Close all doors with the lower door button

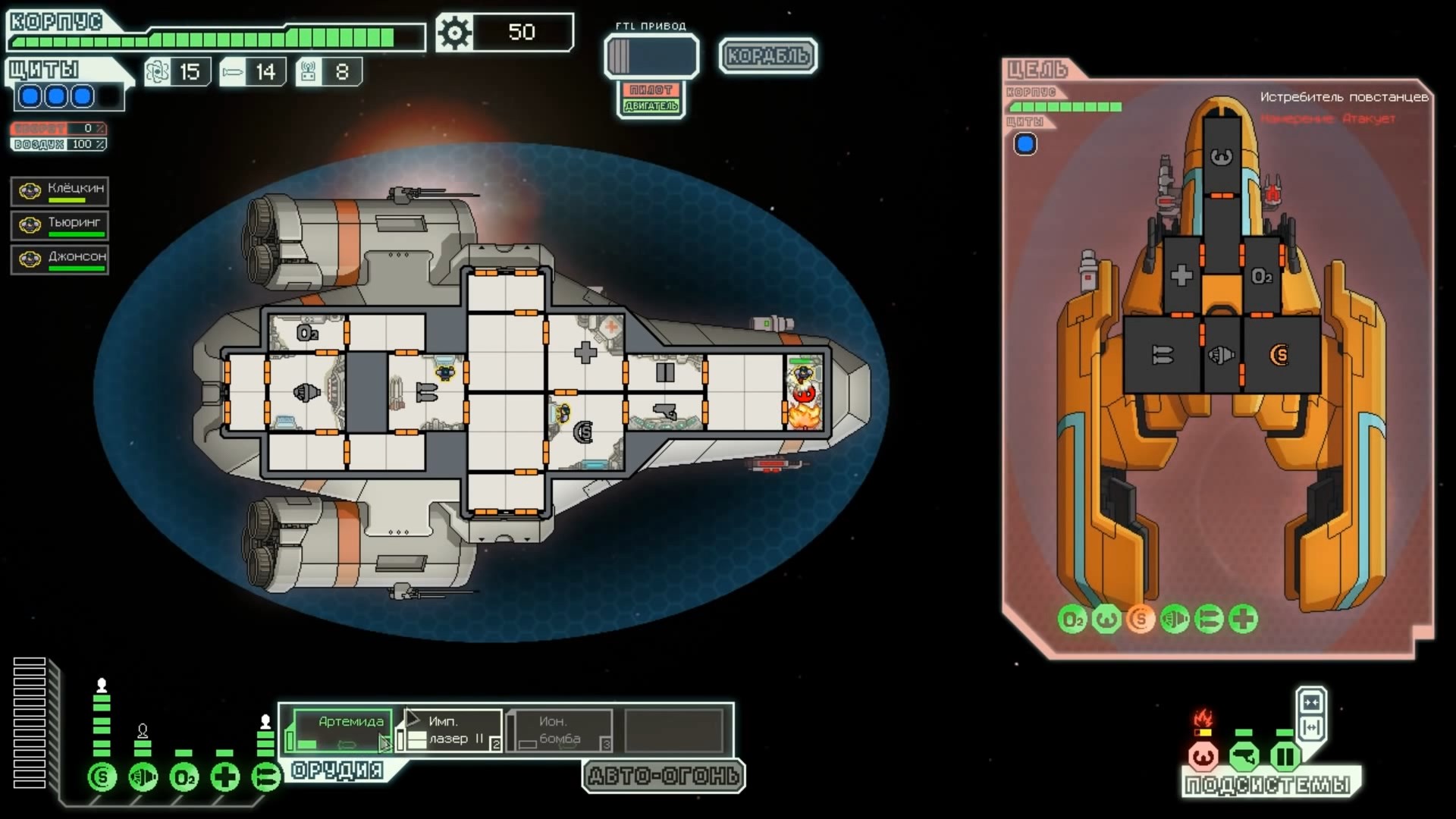click(1311, 727)
